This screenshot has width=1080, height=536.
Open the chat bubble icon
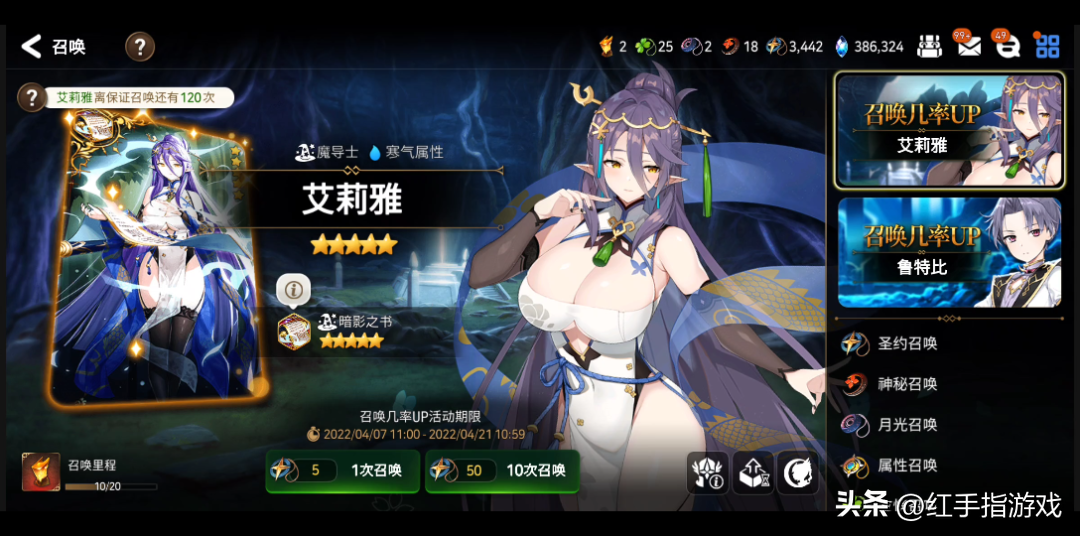[x=1008, y=46]
